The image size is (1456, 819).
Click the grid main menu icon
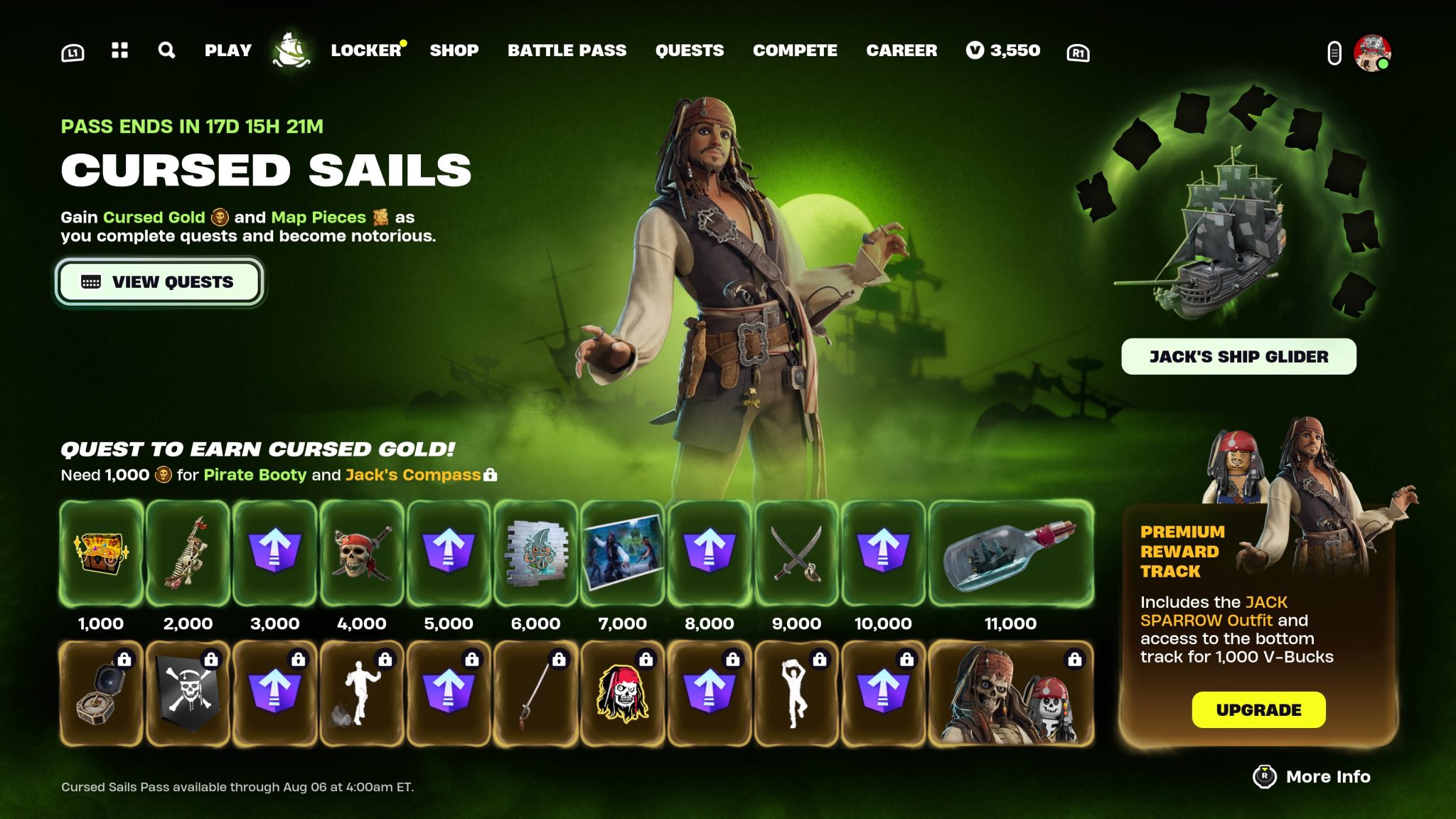(120, 50)
